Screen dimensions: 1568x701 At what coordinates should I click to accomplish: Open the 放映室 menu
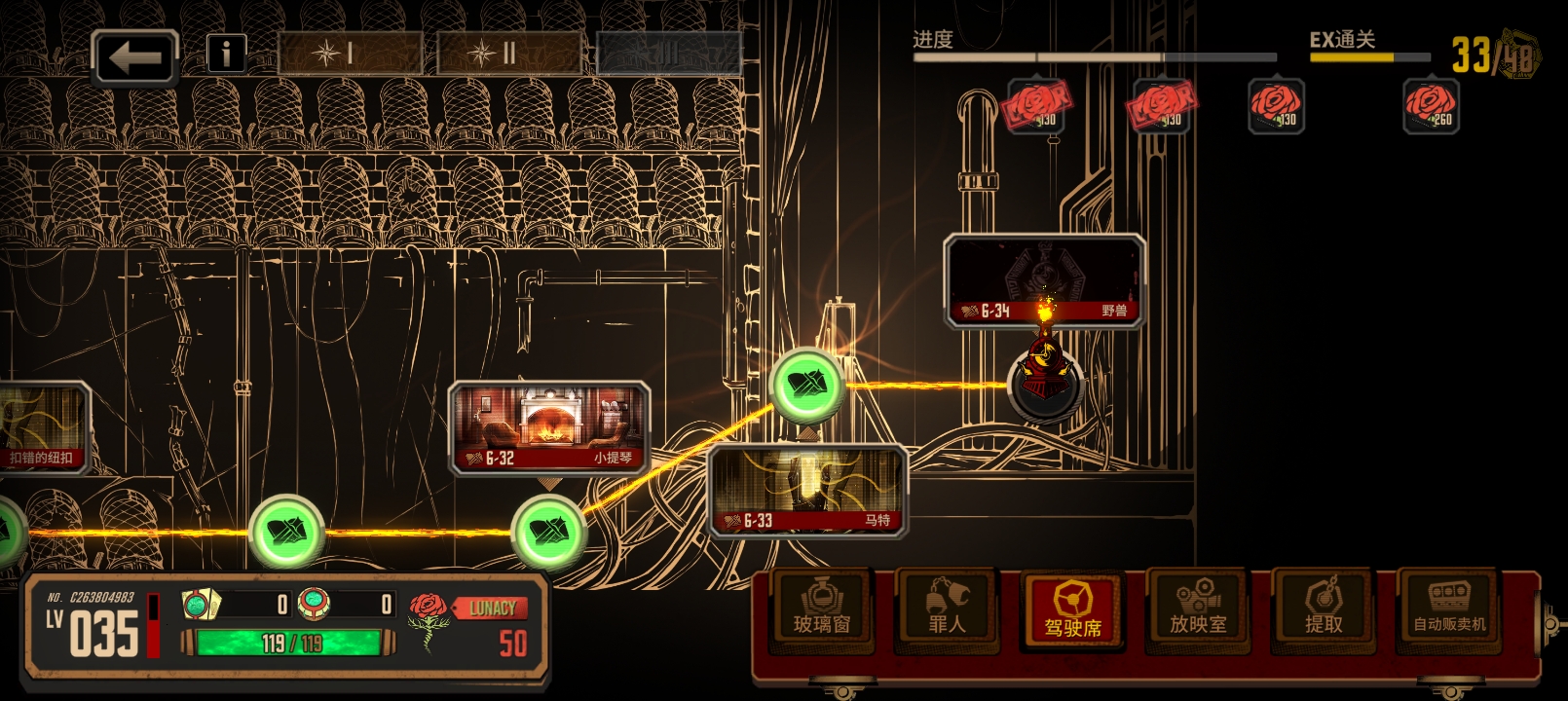click(1198, 608)
